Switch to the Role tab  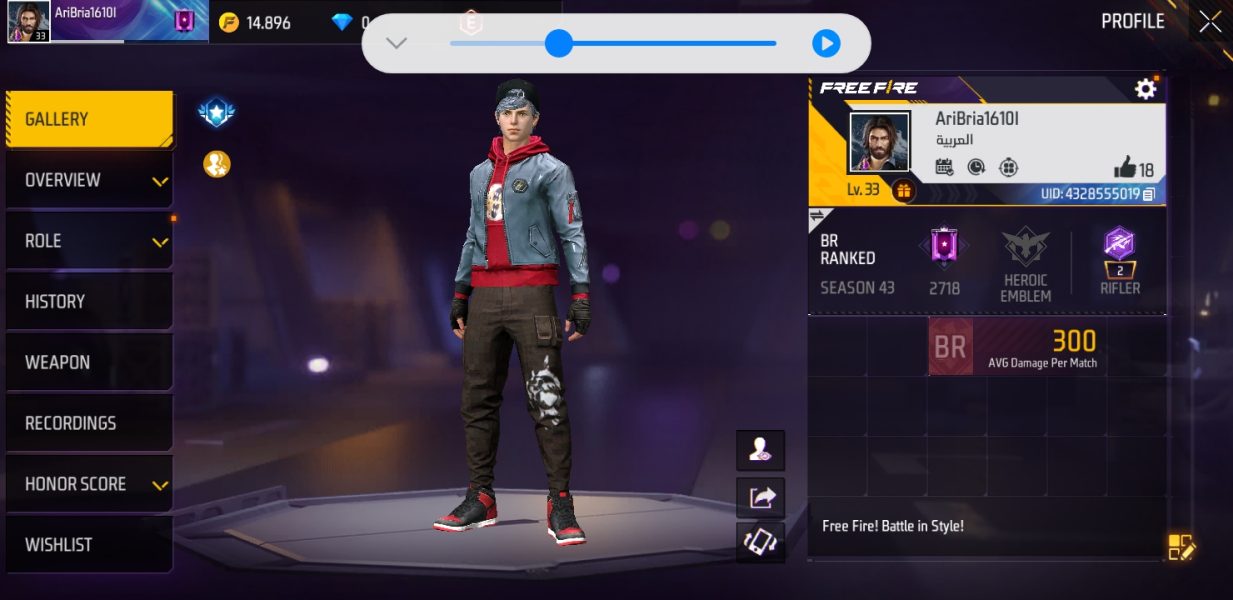pyautogui.click(x=88, y=241)
